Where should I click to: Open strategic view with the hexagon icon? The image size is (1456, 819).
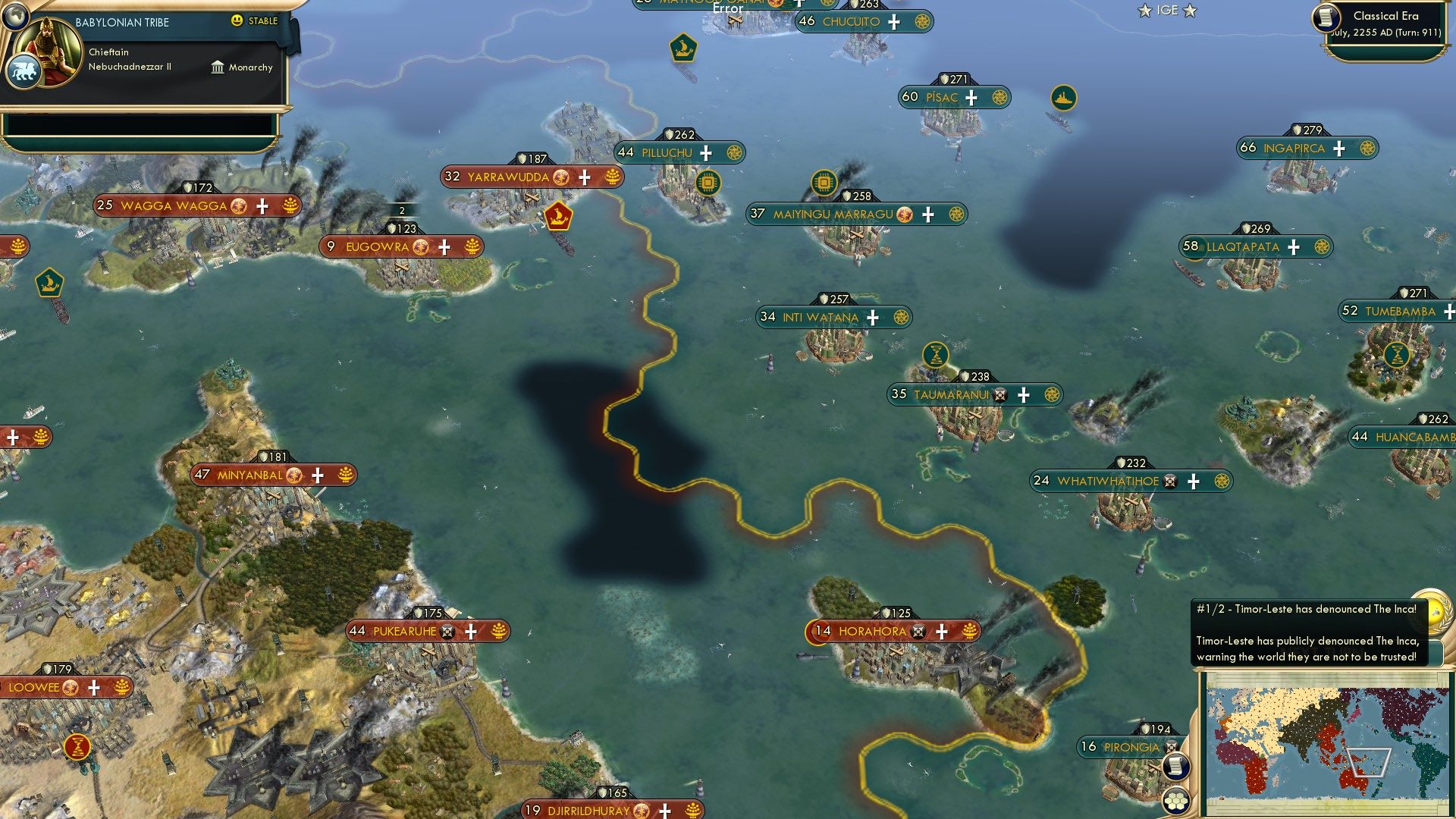tap(1176, 801)
